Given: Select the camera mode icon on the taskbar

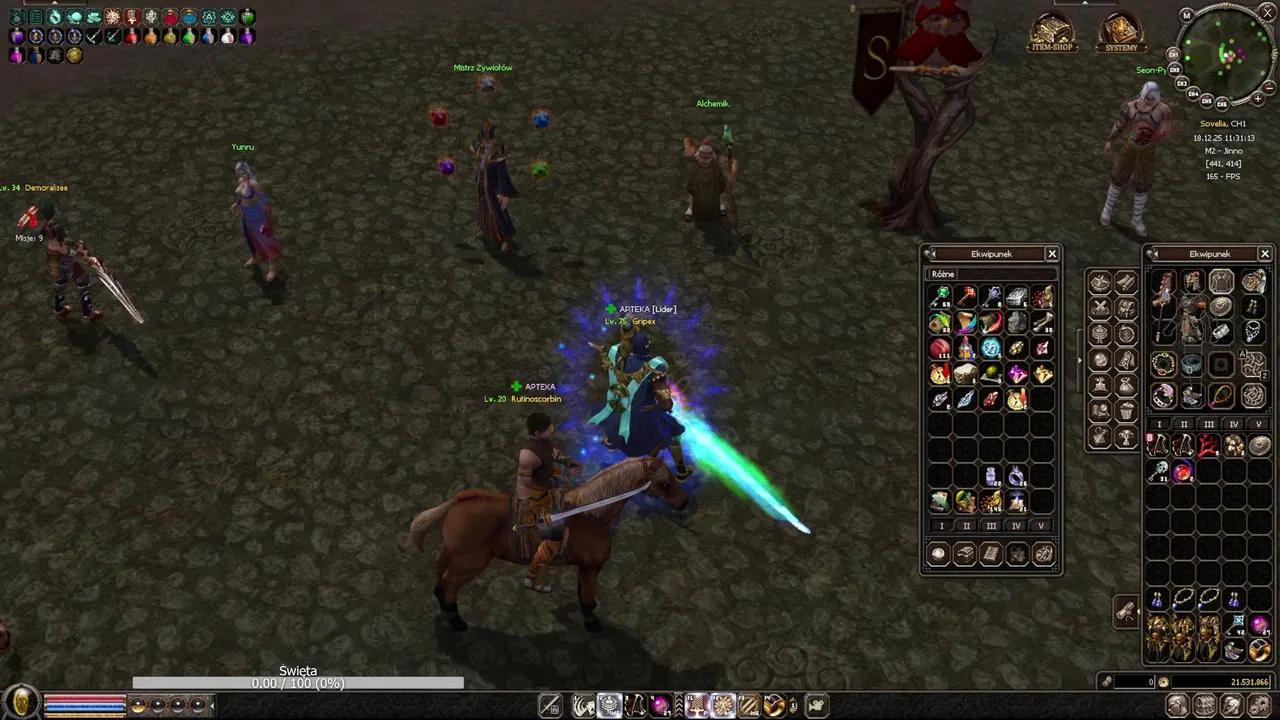Looking at the screenshot, I should [x=814, y=705].
